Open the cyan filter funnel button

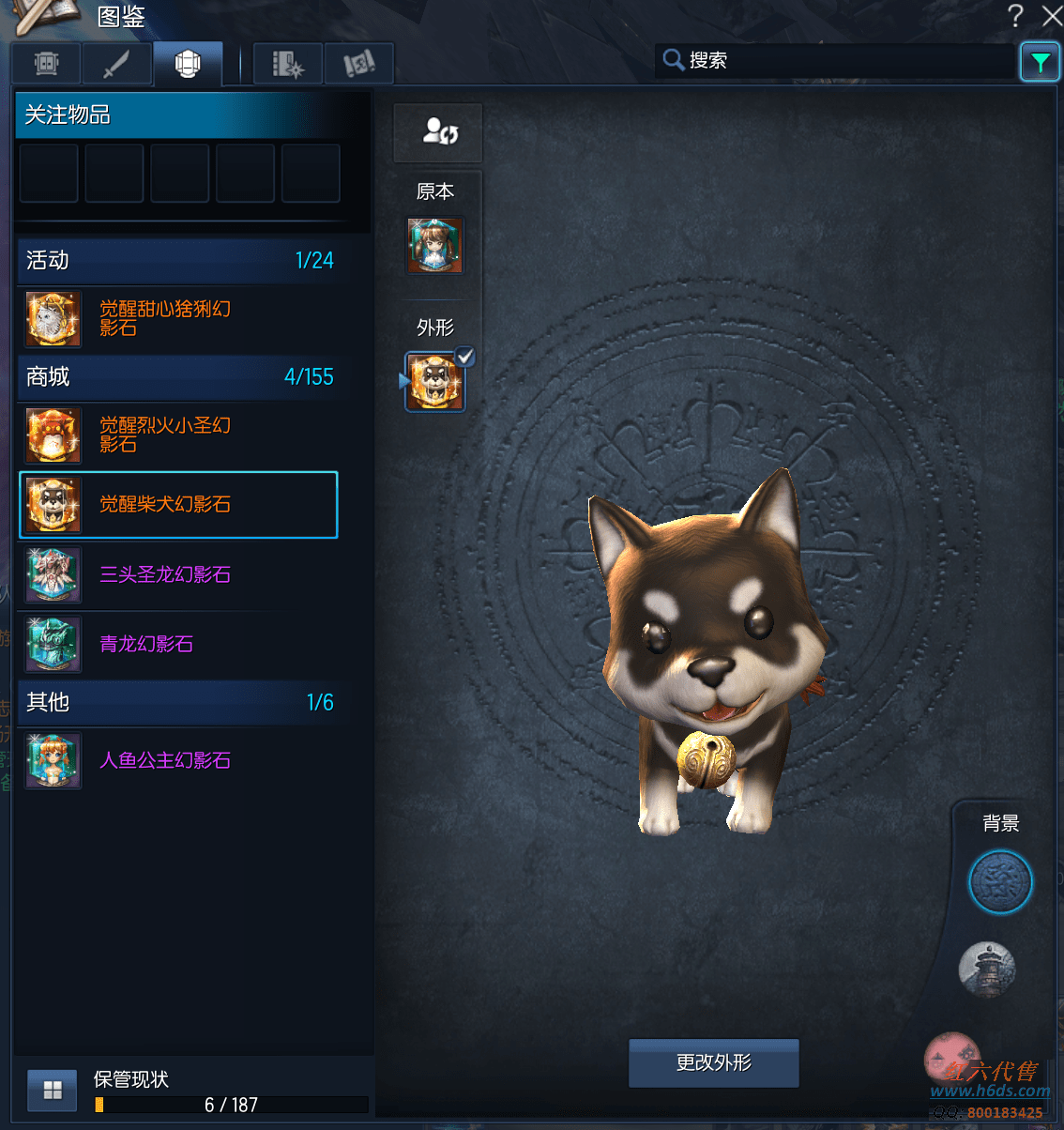click(x=1040, y=63)
